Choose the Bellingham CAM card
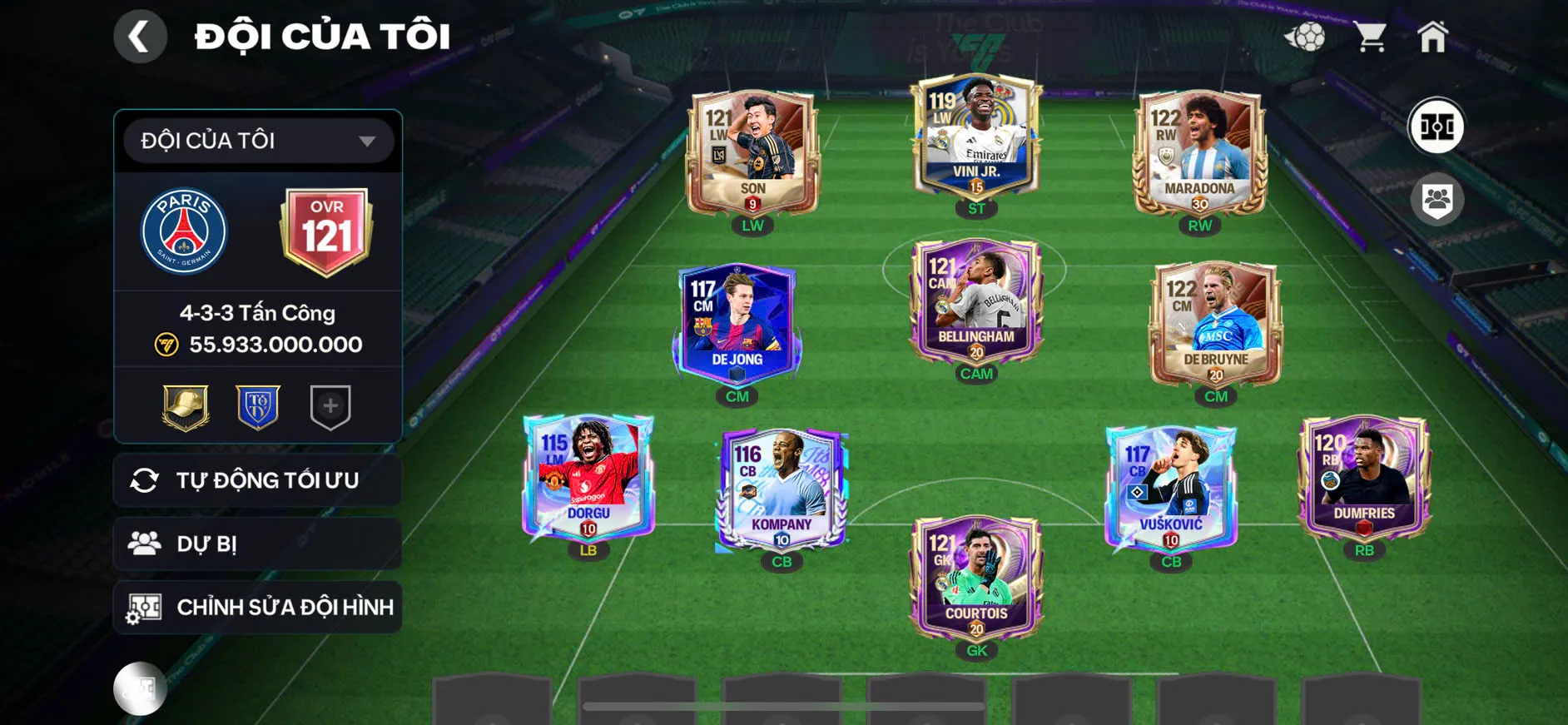Screen dimensions: 1568x725 (976, 301)
